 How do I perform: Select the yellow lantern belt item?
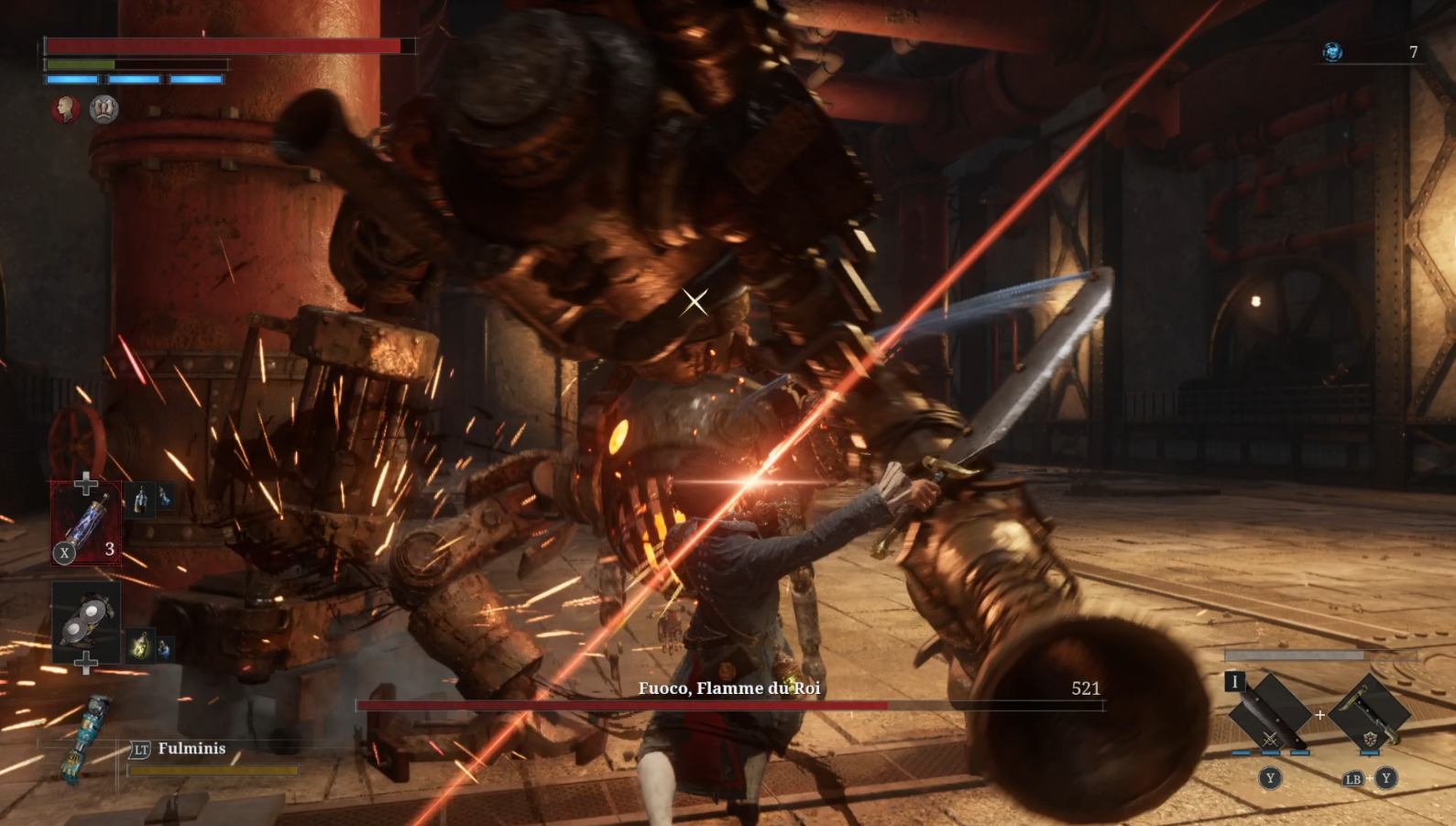tap(140, 644)
